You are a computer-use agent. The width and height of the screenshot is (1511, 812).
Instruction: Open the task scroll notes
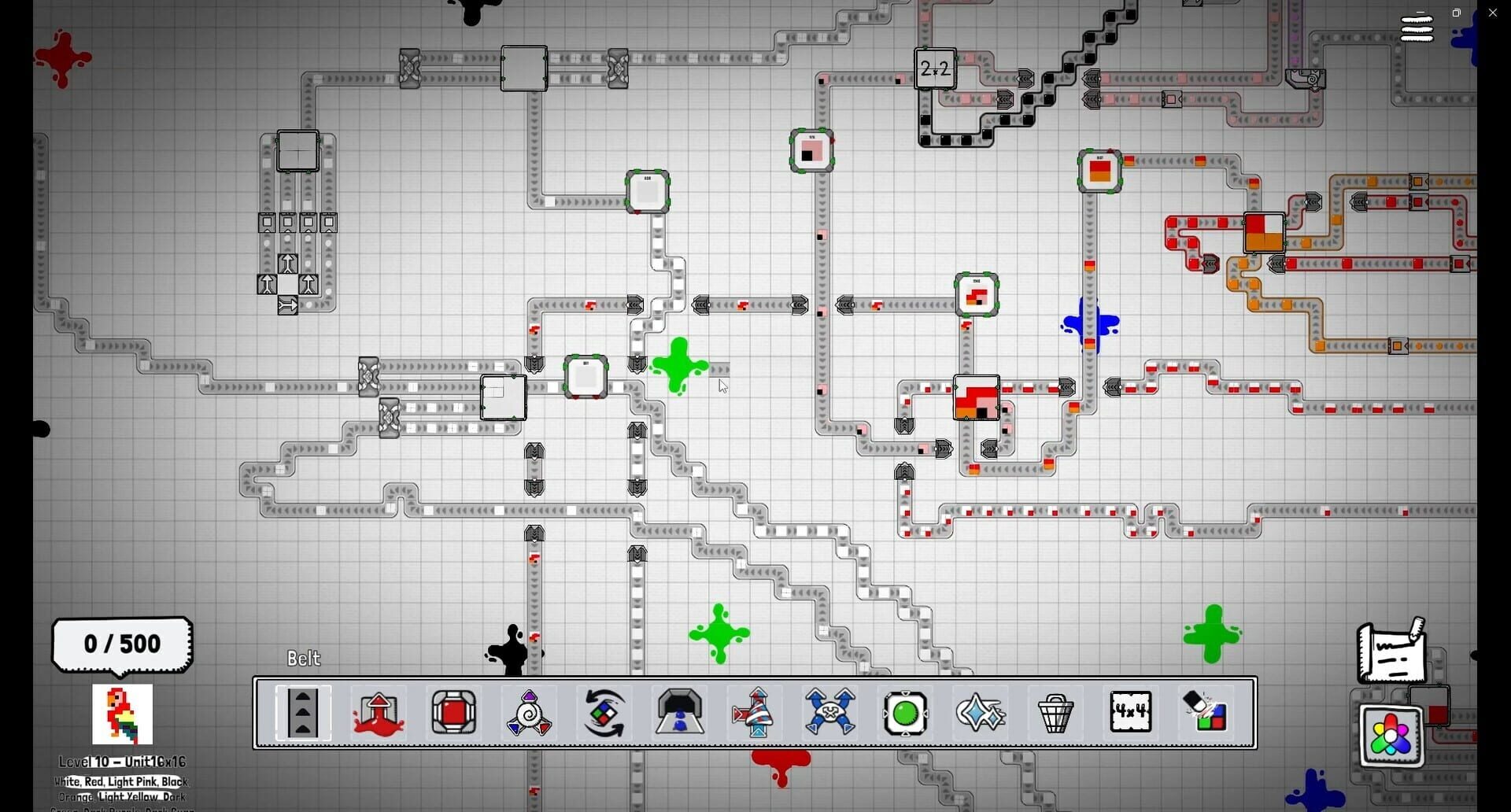pos(1391,653)
